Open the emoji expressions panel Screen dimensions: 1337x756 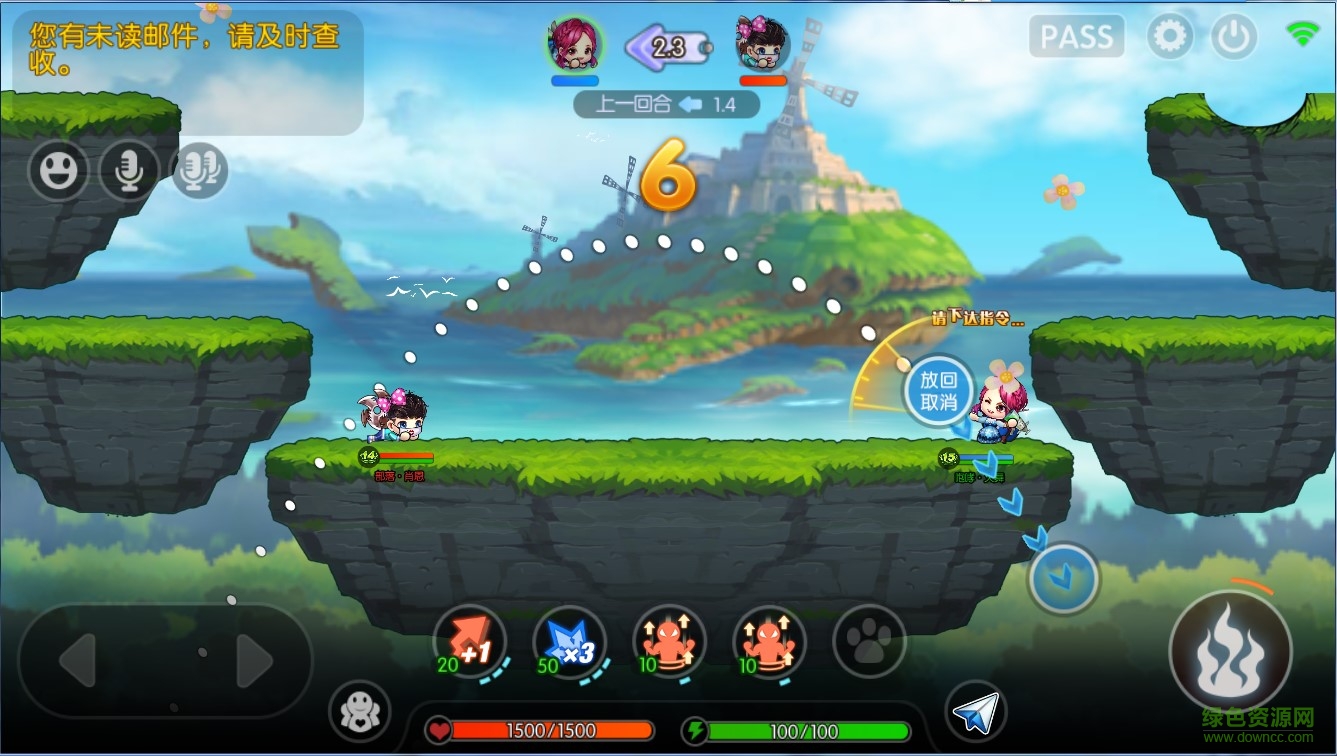click(57, 170)
